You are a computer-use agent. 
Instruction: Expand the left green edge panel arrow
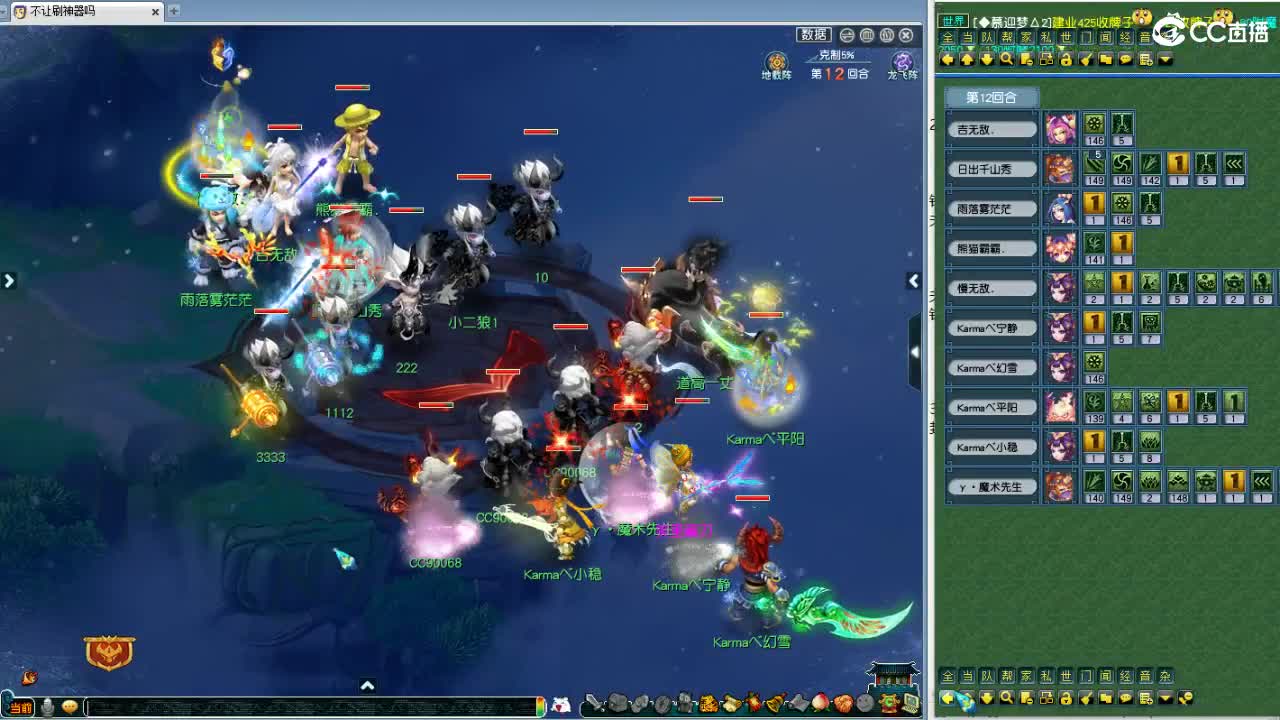10,281
